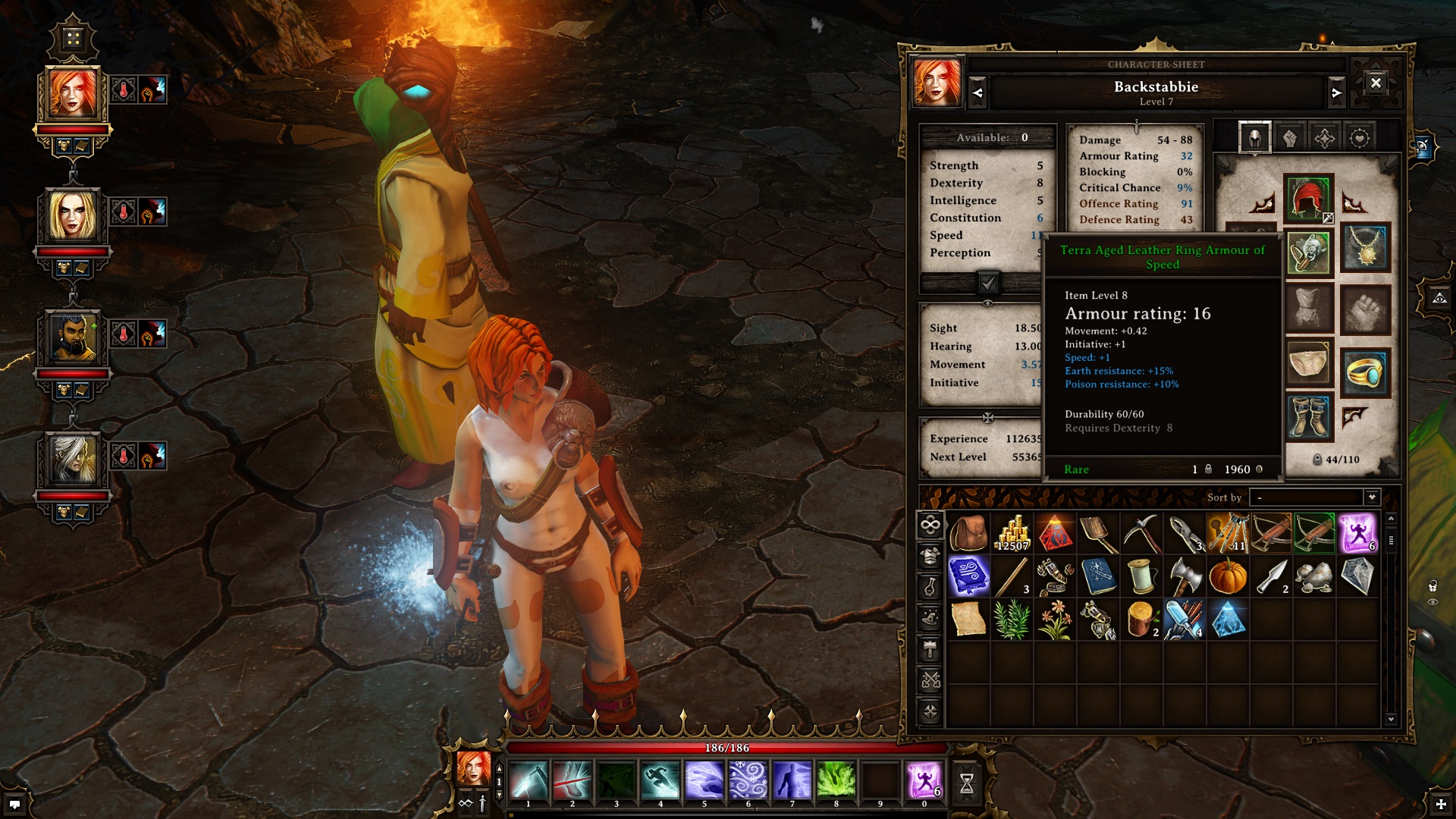Image resolution: width=1456 pixels, height=819 pixels.
Task: Select the gold coins stack in inventory
Action: tap(1013, 533)
